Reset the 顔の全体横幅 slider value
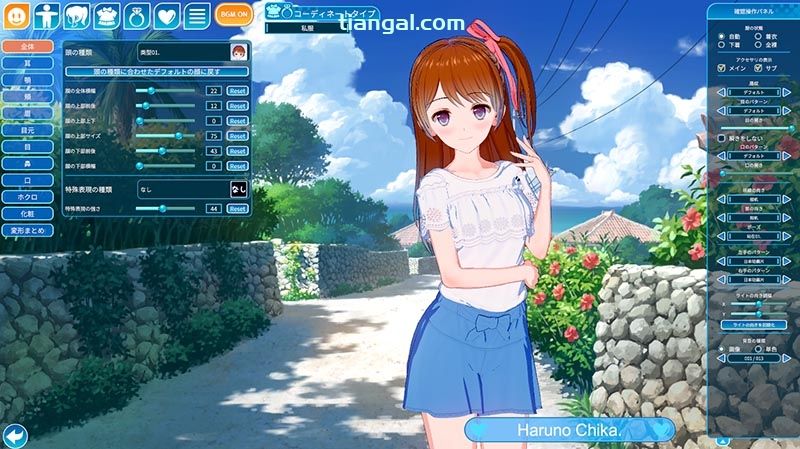Image resolution: width=800 pixels, height=449 pixels. (237, 91)
